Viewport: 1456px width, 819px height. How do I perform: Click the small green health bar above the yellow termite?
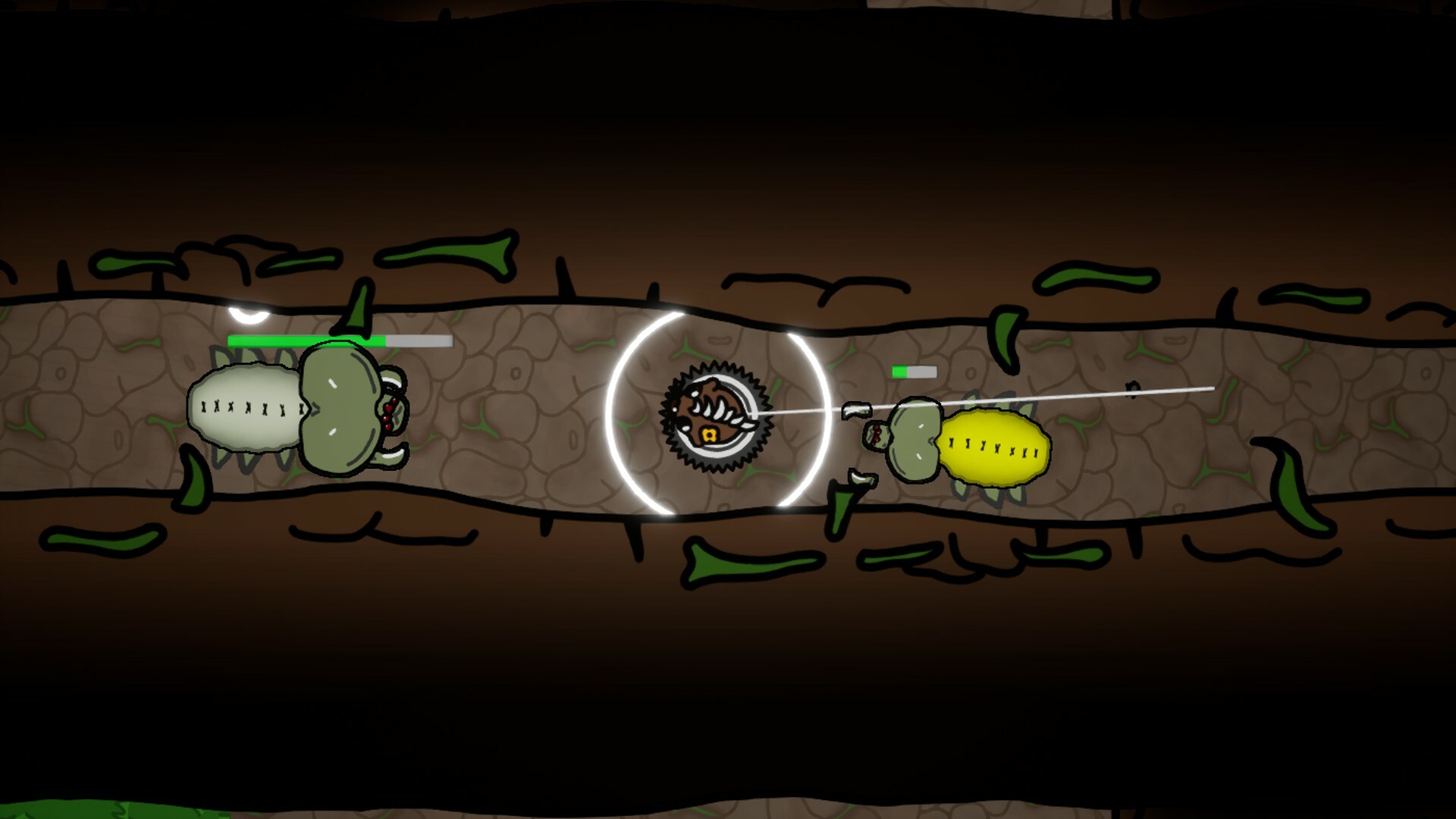(x=900, y=372)
